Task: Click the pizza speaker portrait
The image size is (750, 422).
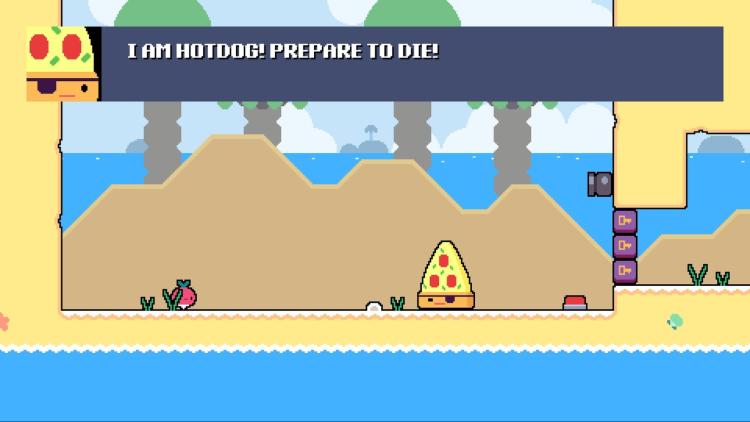Action: click(x=63, y=64)
